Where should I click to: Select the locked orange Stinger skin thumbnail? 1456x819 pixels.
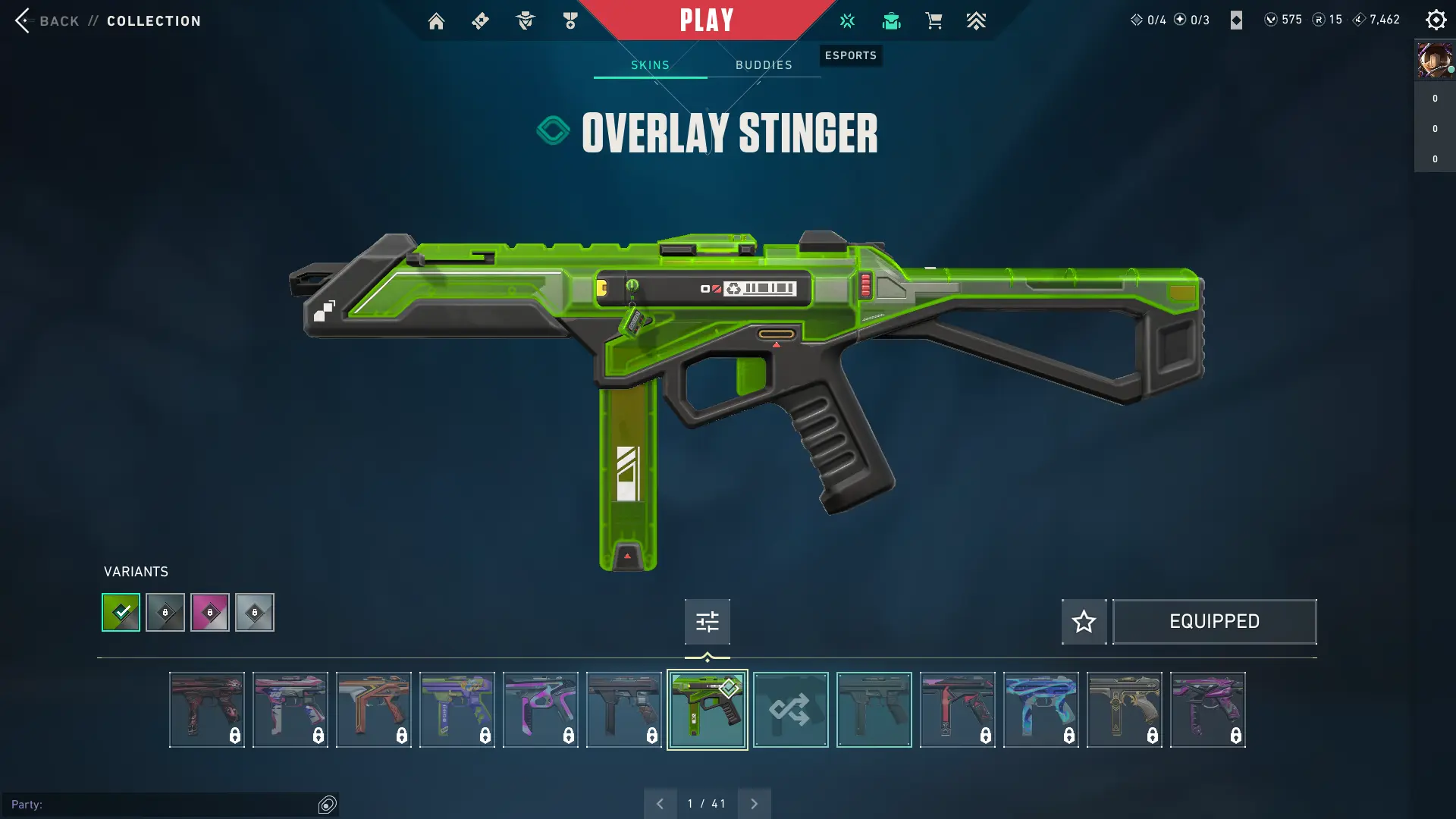pos(373,710)
